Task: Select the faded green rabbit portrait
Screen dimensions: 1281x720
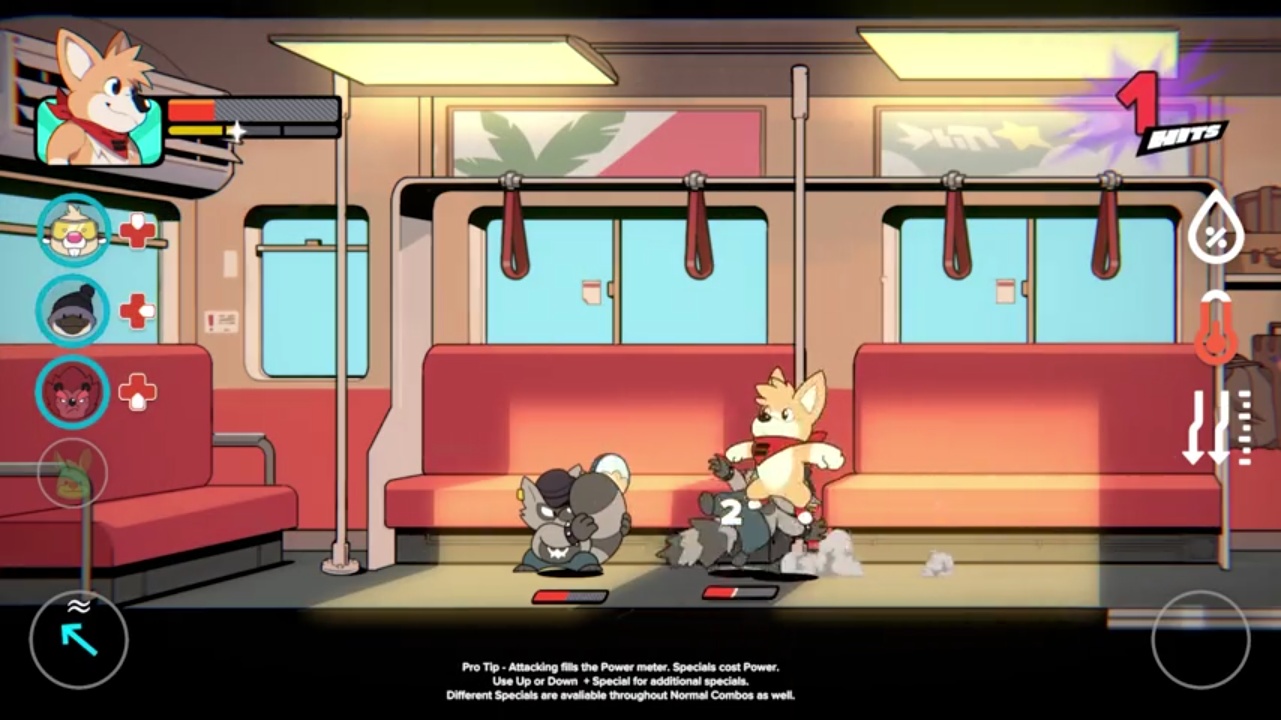Action: click(72, 473)
